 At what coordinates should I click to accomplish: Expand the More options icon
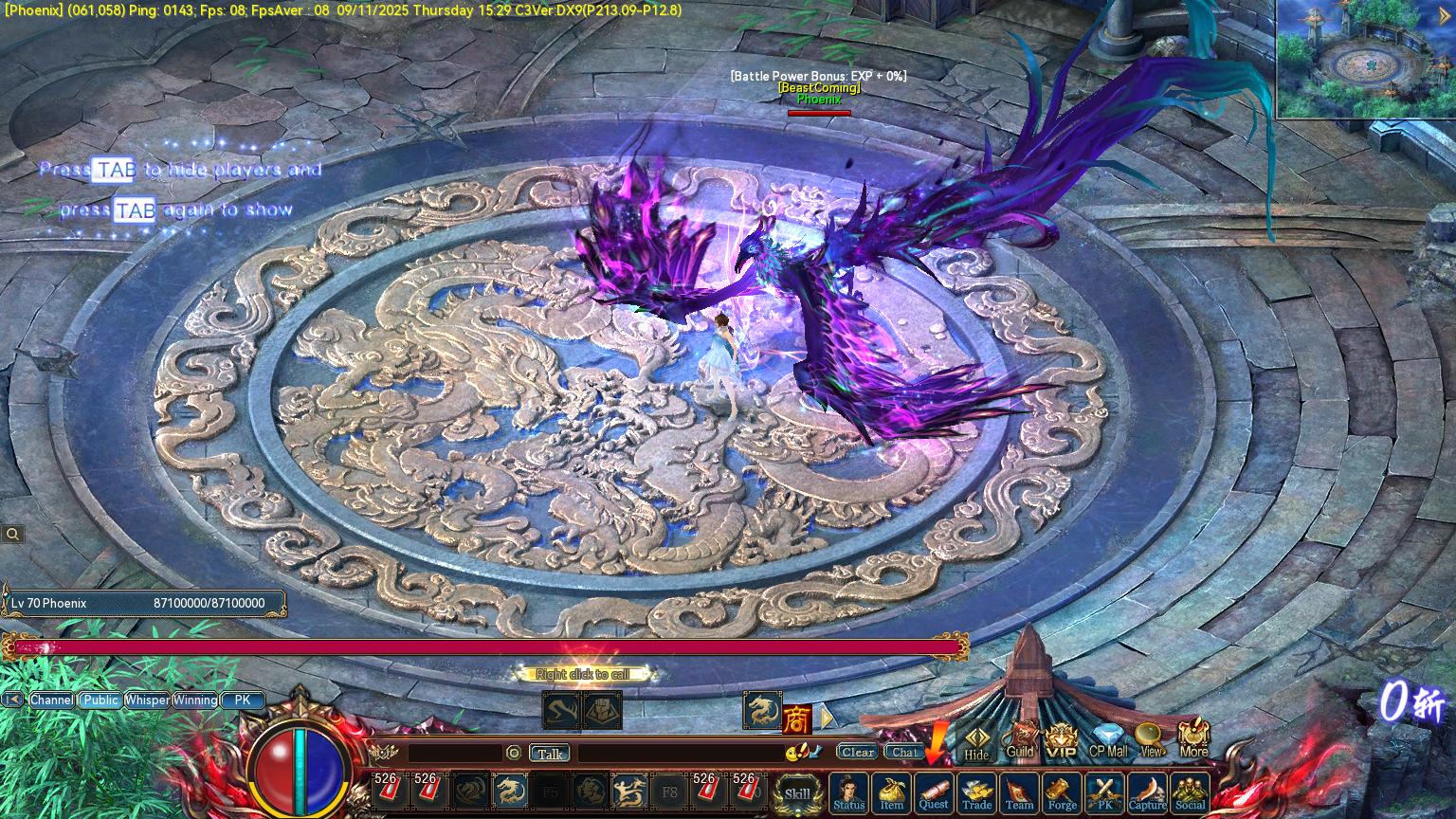(x=1193, y=739)
